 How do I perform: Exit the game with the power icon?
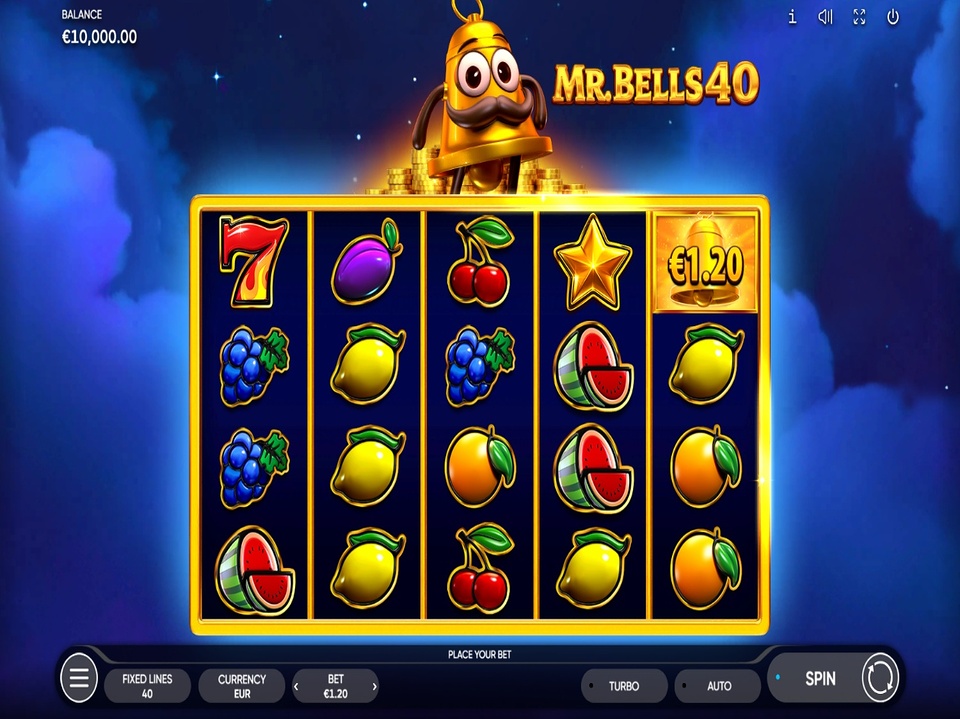(893, 17)
